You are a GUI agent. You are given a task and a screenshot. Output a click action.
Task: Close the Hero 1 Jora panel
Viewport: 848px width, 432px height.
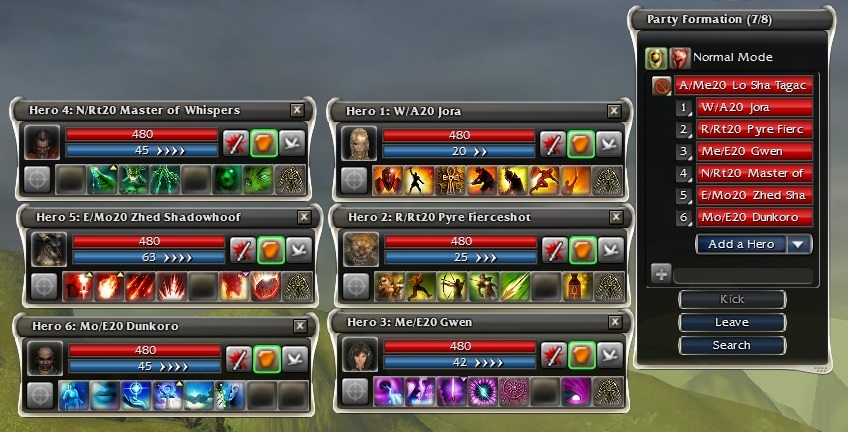point(616,110)
